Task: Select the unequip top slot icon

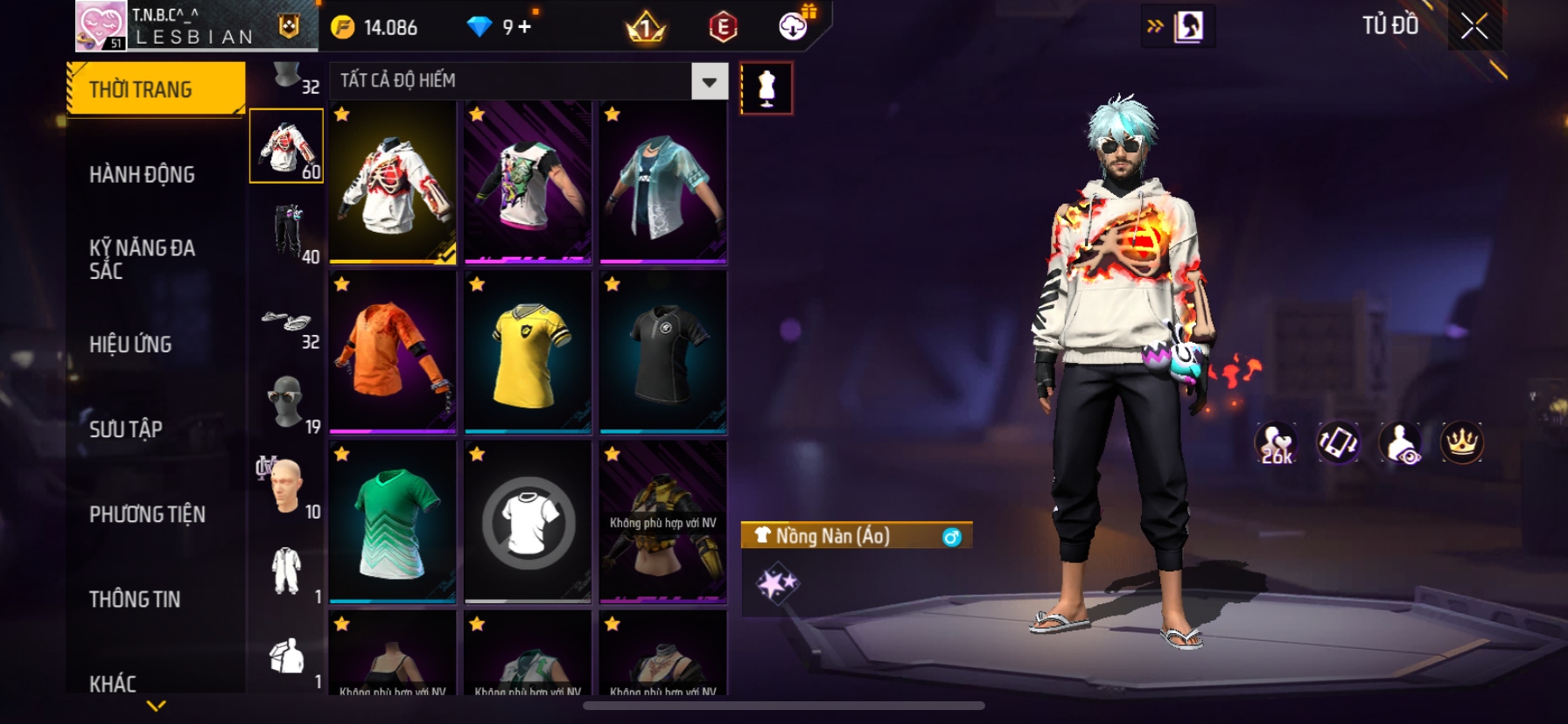Action: pos(528,522)
